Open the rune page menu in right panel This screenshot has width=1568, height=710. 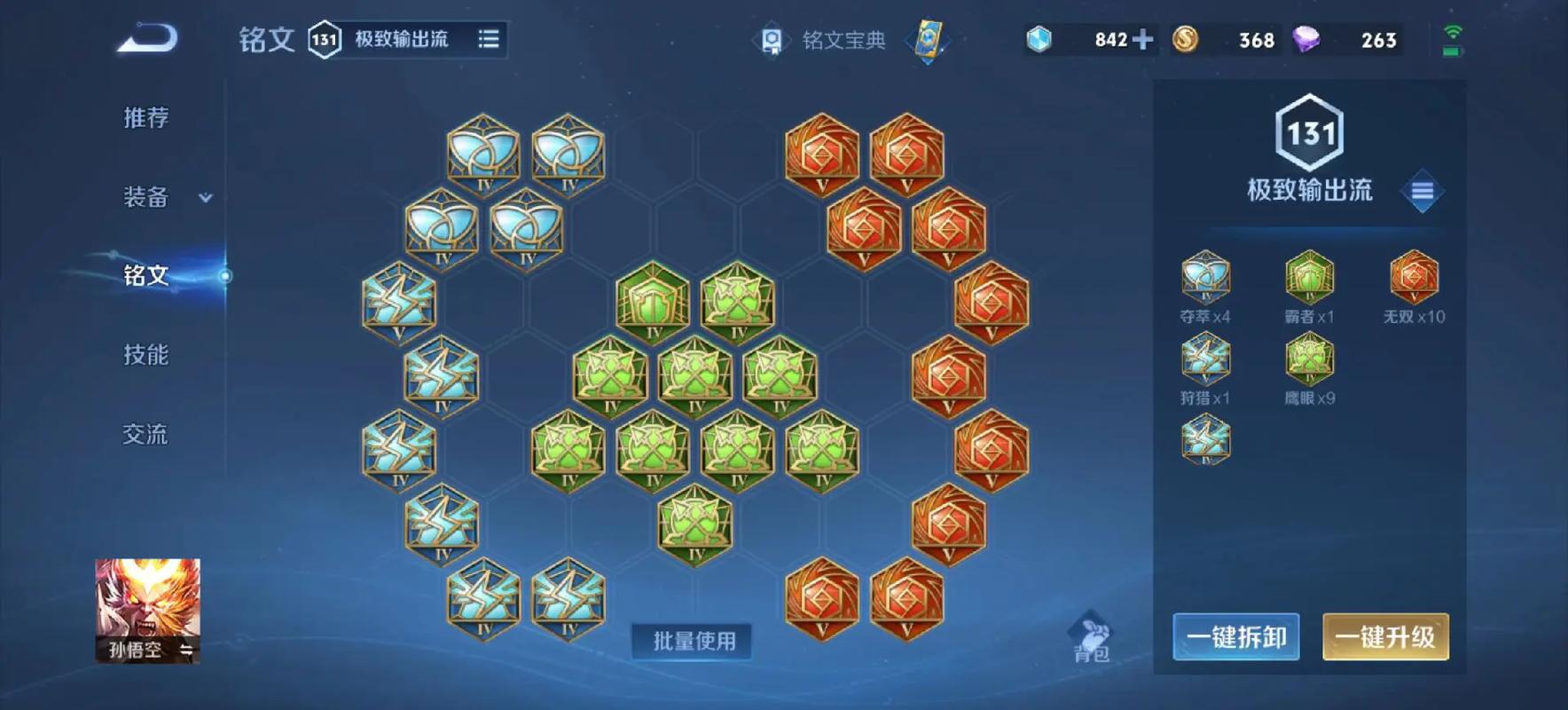coord(1423,189)
